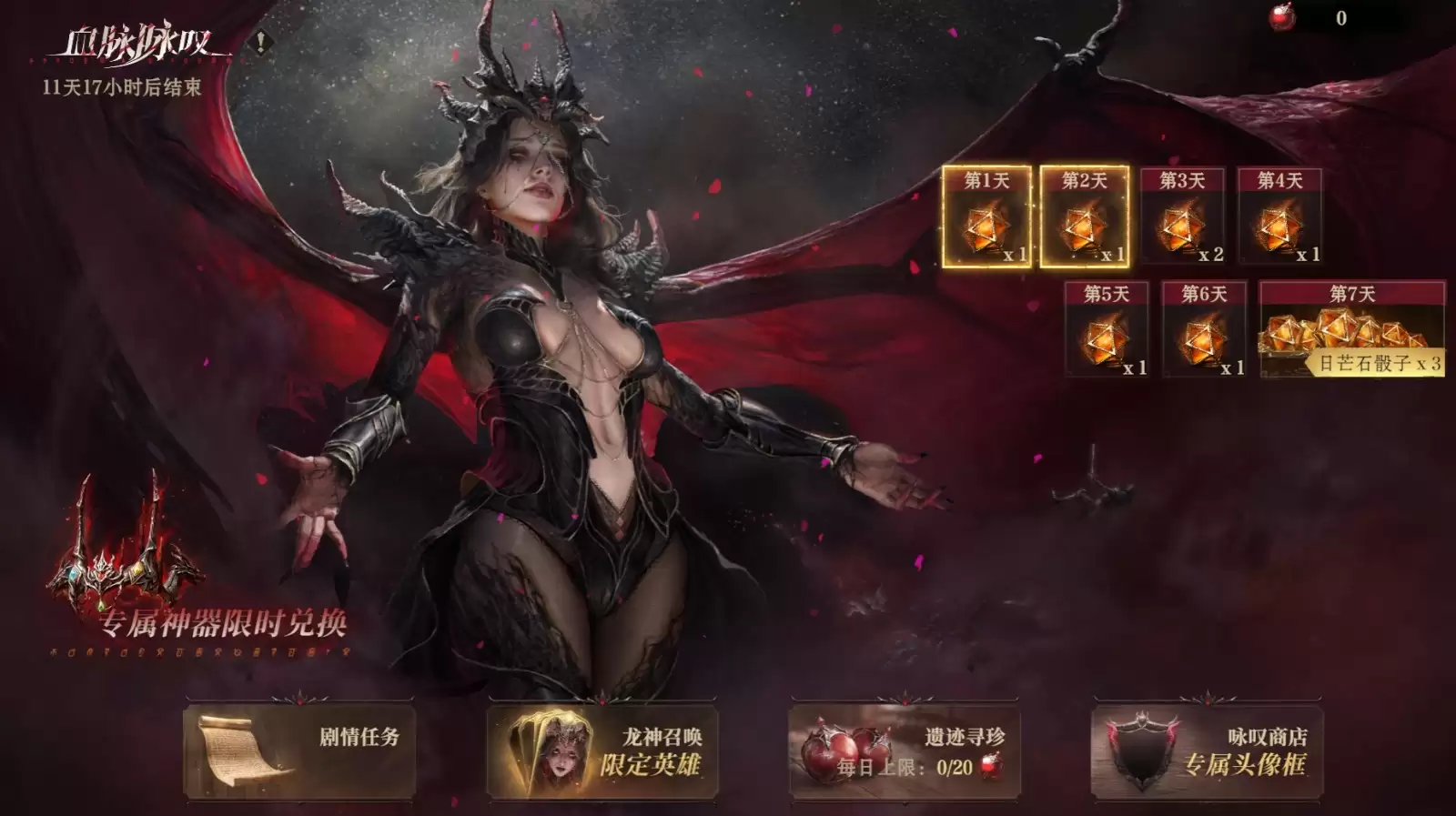
Task: Claim the 第1天 daily reward
Action: [989, 218]
